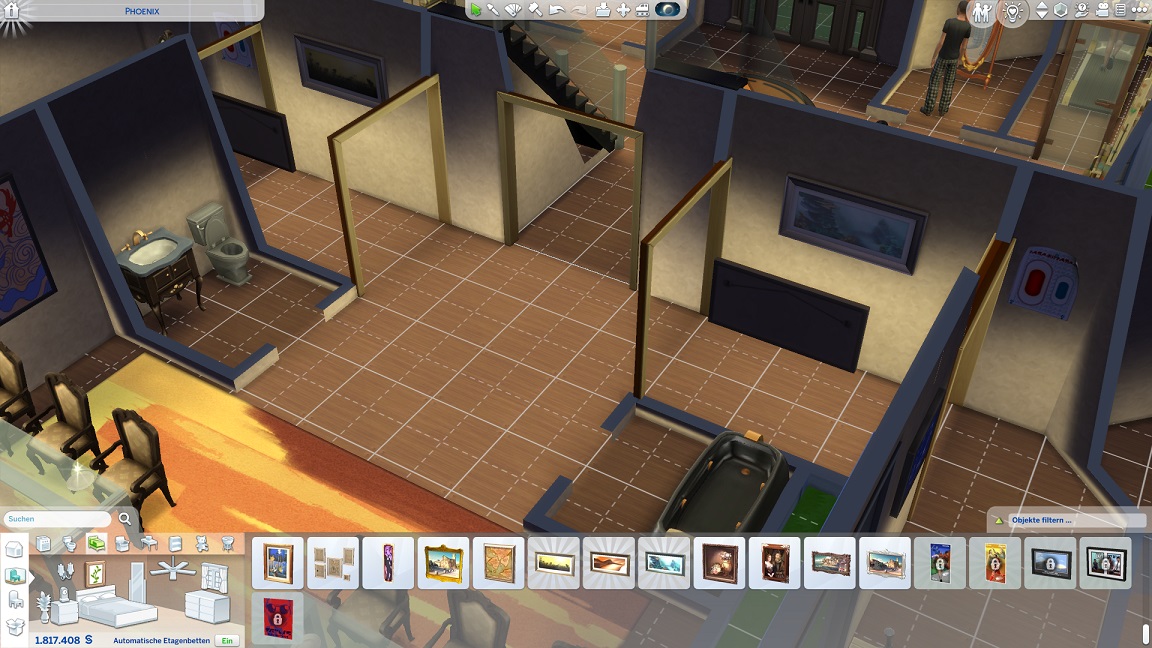Open the camera controls icon
Screen dimensions: 1152x648
(1104, 11)
